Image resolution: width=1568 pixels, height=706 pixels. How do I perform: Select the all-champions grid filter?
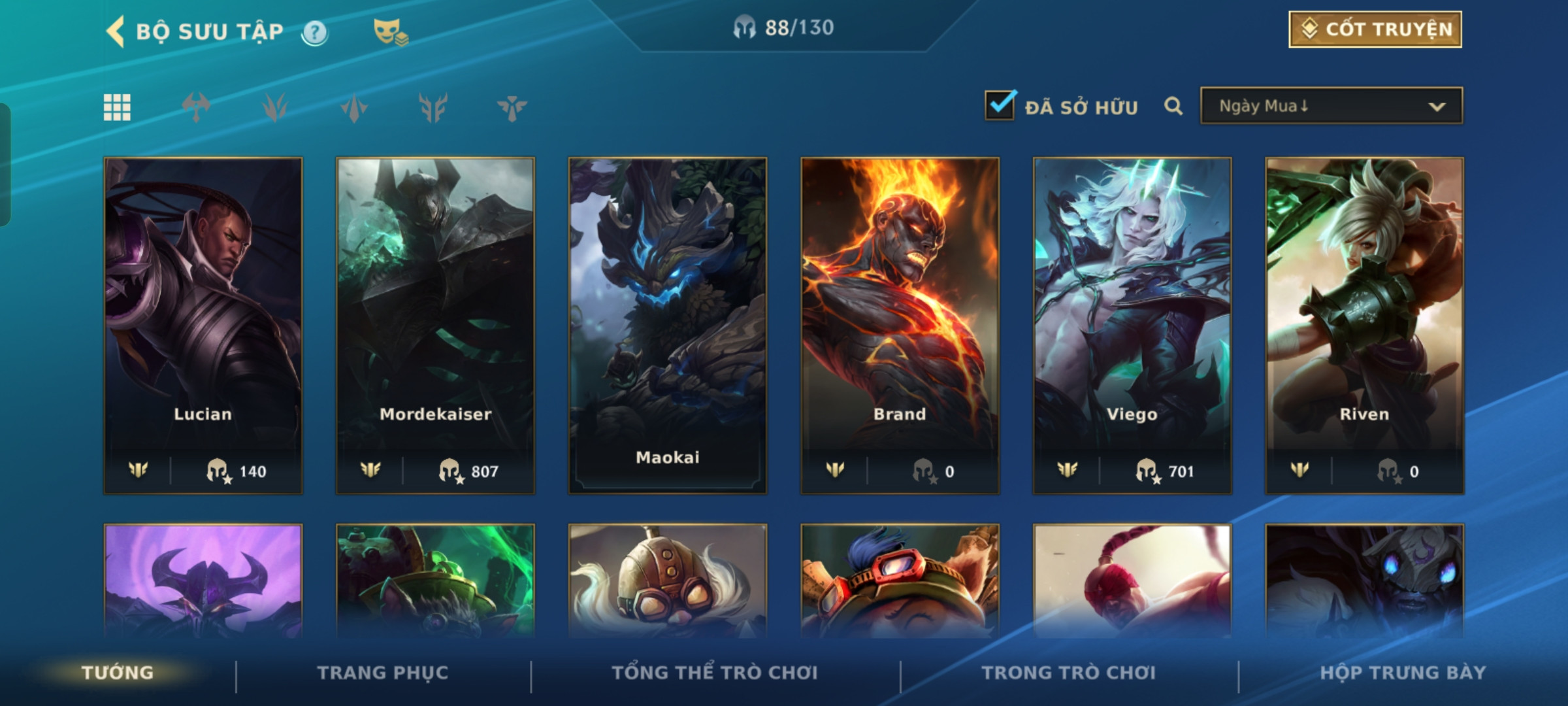click(x=117, y=108)
